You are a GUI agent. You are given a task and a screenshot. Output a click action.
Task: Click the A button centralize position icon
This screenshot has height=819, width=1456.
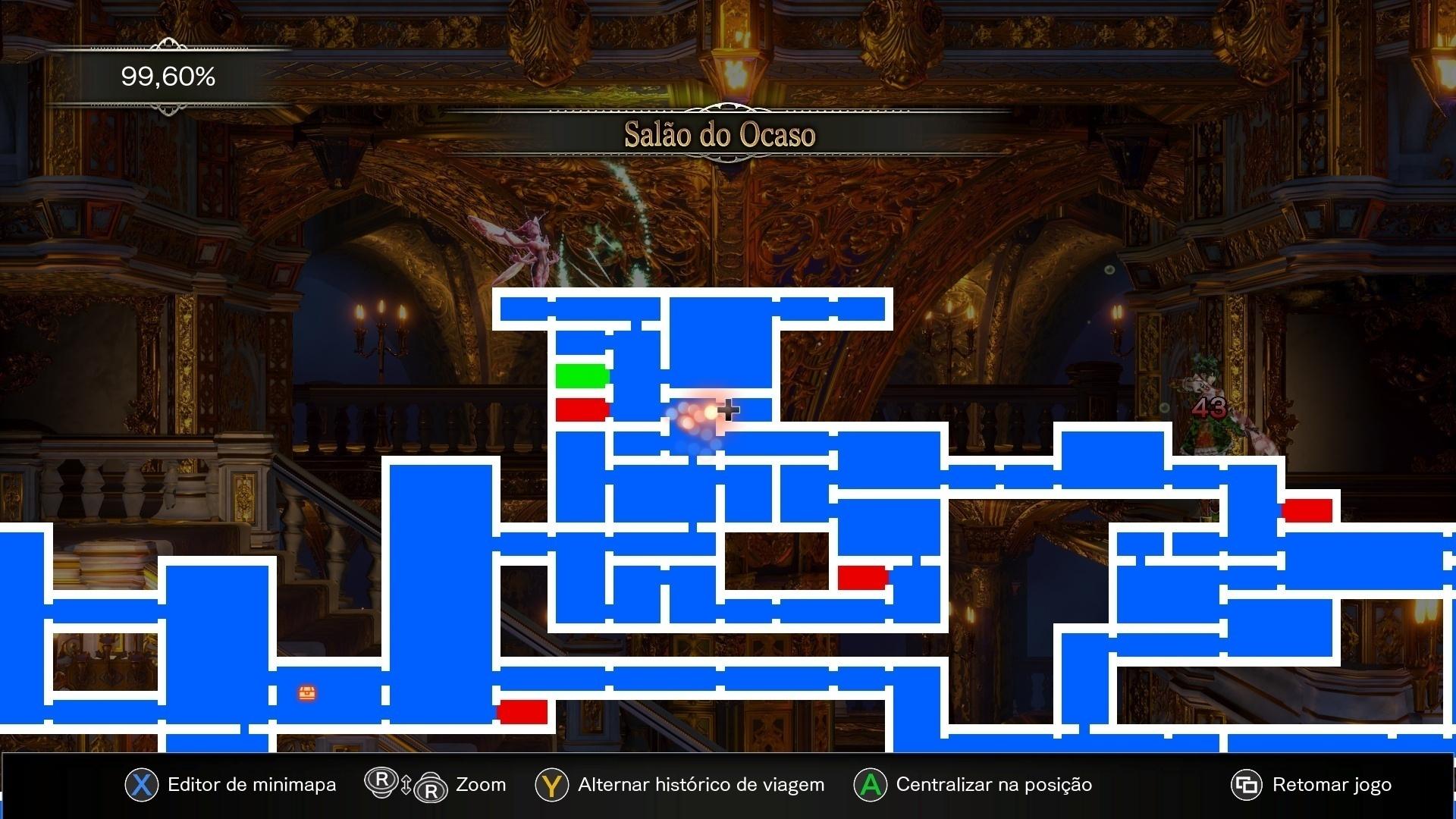870,785
